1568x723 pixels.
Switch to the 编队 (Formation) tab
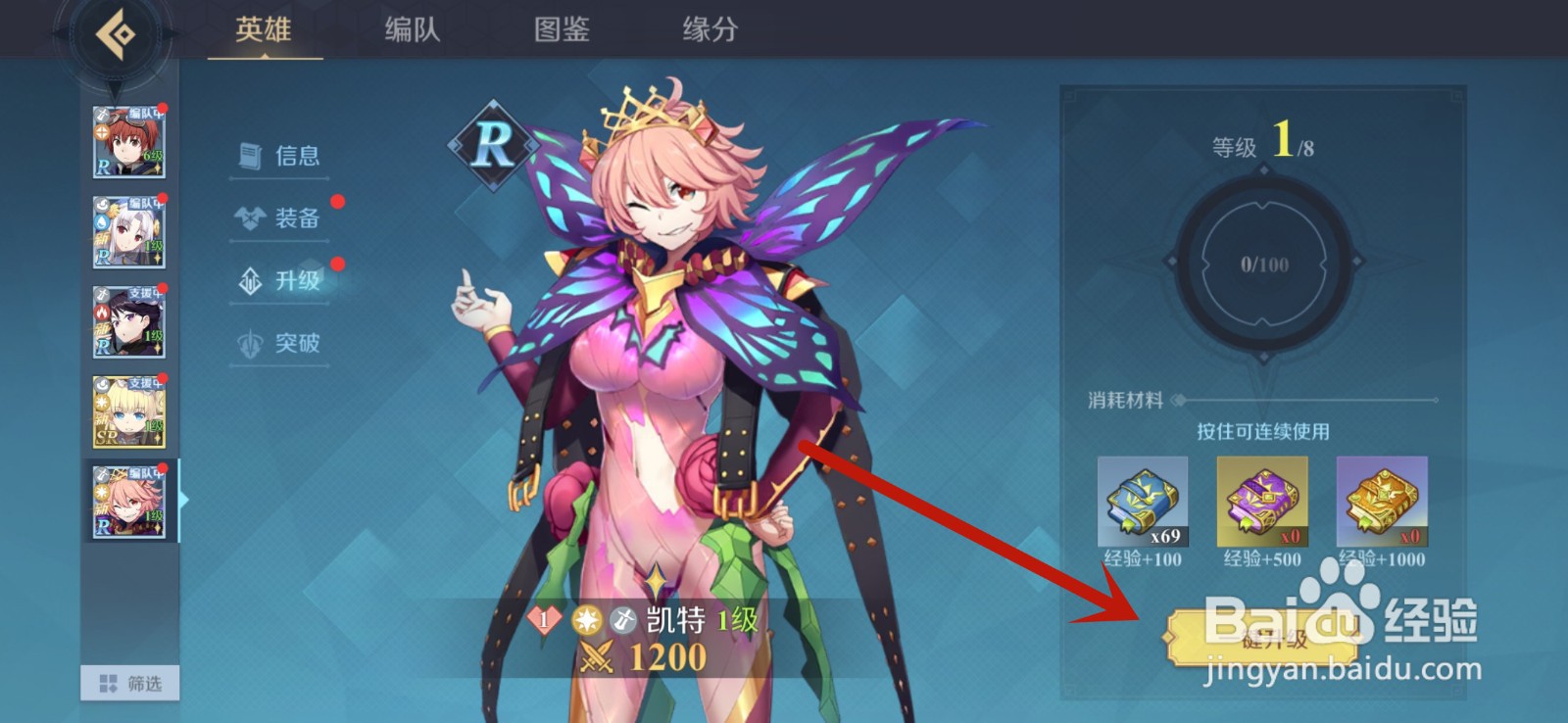pyautogui.click(x=410, y=29)
